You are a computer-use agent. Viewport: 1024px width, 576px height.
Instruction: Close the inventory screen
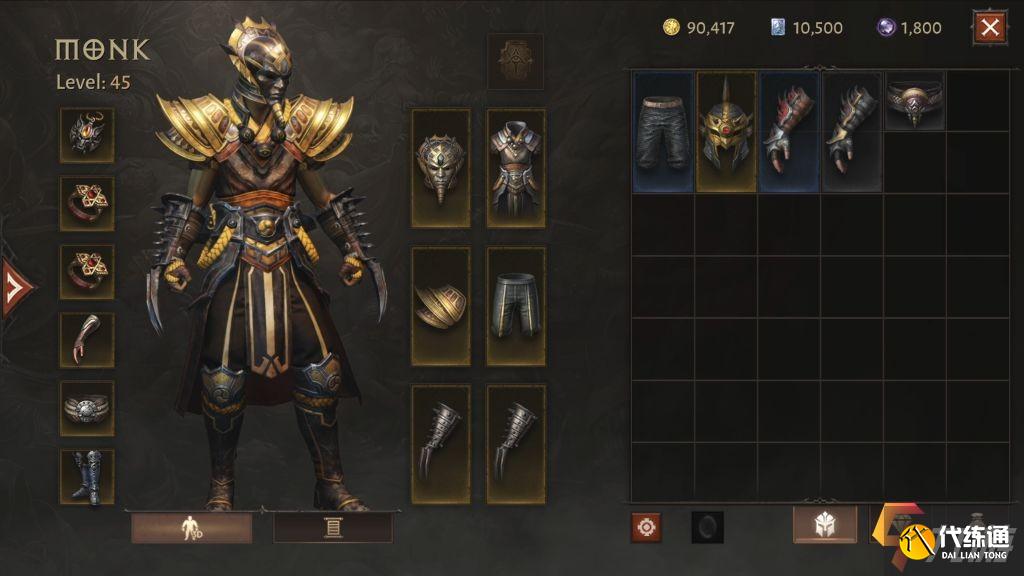pyautogui.click(x=990, y=28)
